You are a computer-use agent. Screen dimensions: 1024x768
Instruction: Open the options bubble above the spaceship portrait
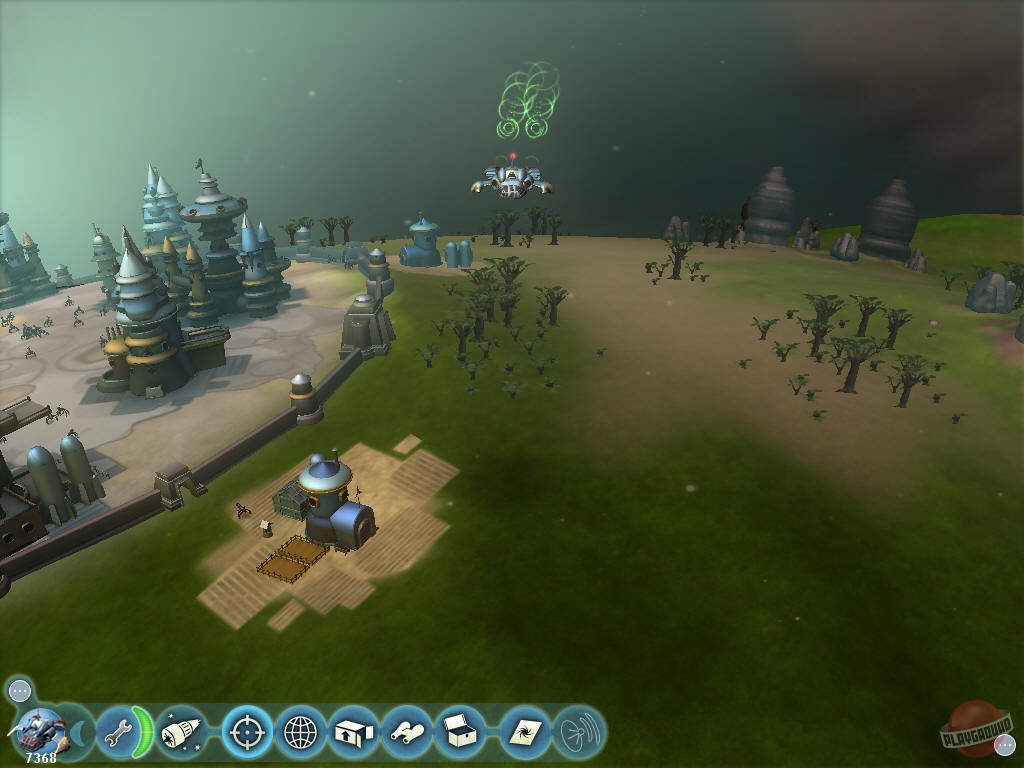(x=20, y=690)
